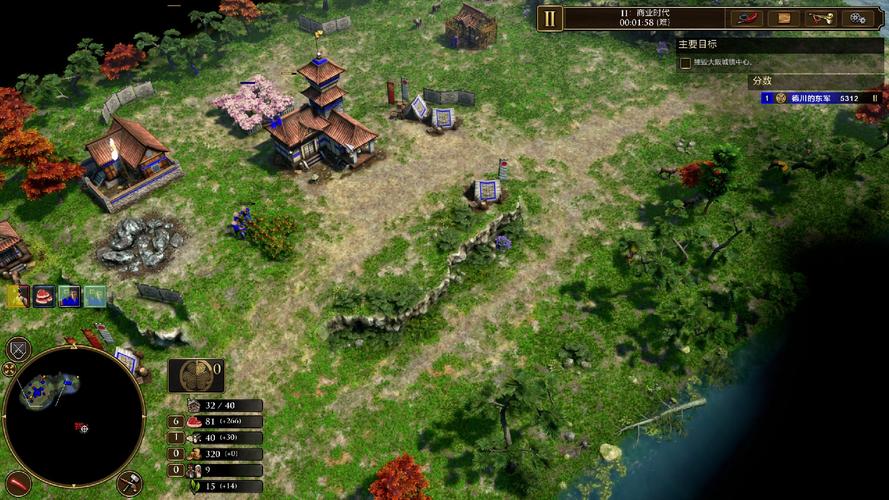The width and height of the screenshot is (889, 500).
Task: Toggle the main objective checkbox
Action: click(x=685, y=63)
